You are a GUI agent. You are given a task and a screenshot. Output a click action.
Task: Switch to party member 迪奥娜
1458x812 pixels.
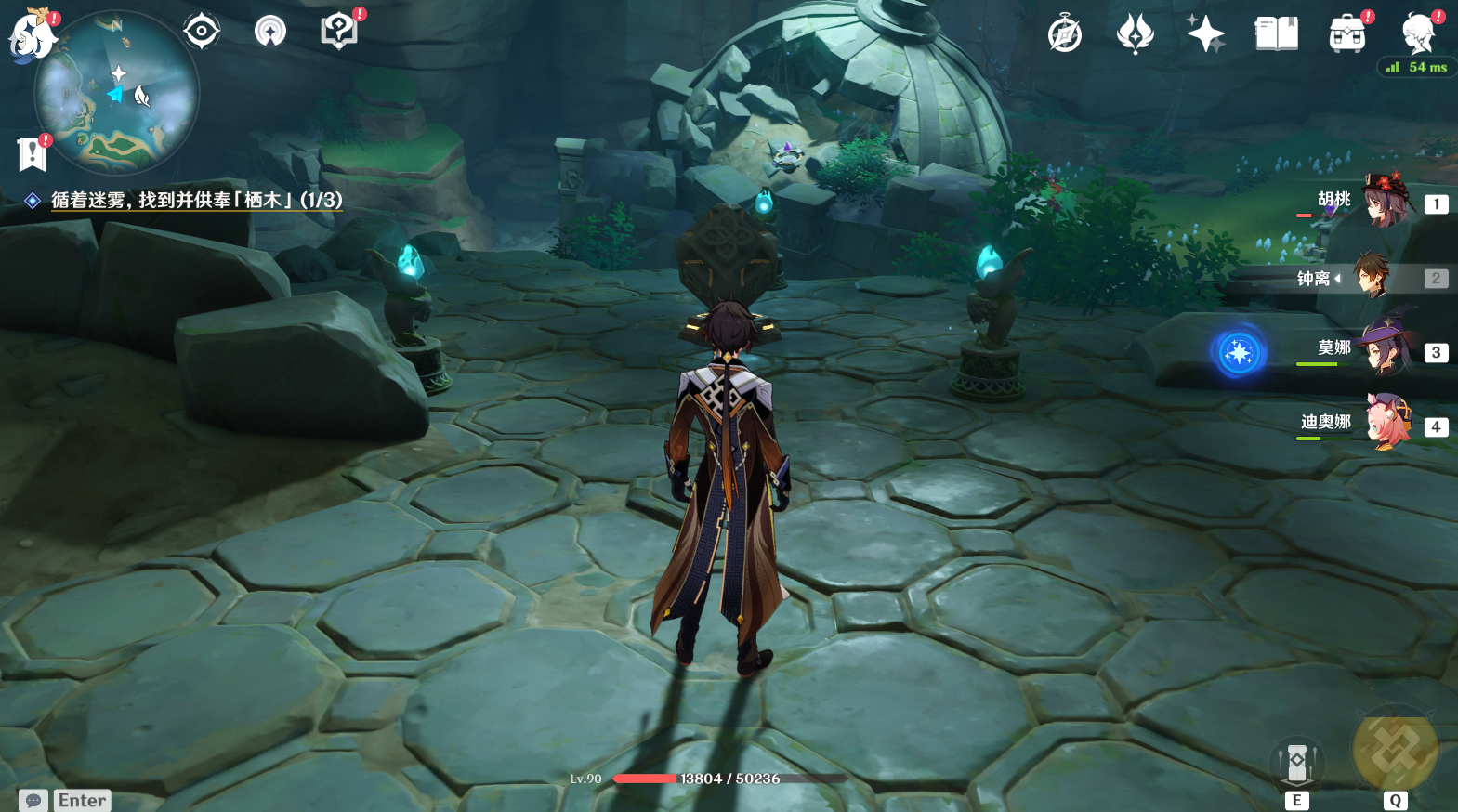(x=1386, y=424)
